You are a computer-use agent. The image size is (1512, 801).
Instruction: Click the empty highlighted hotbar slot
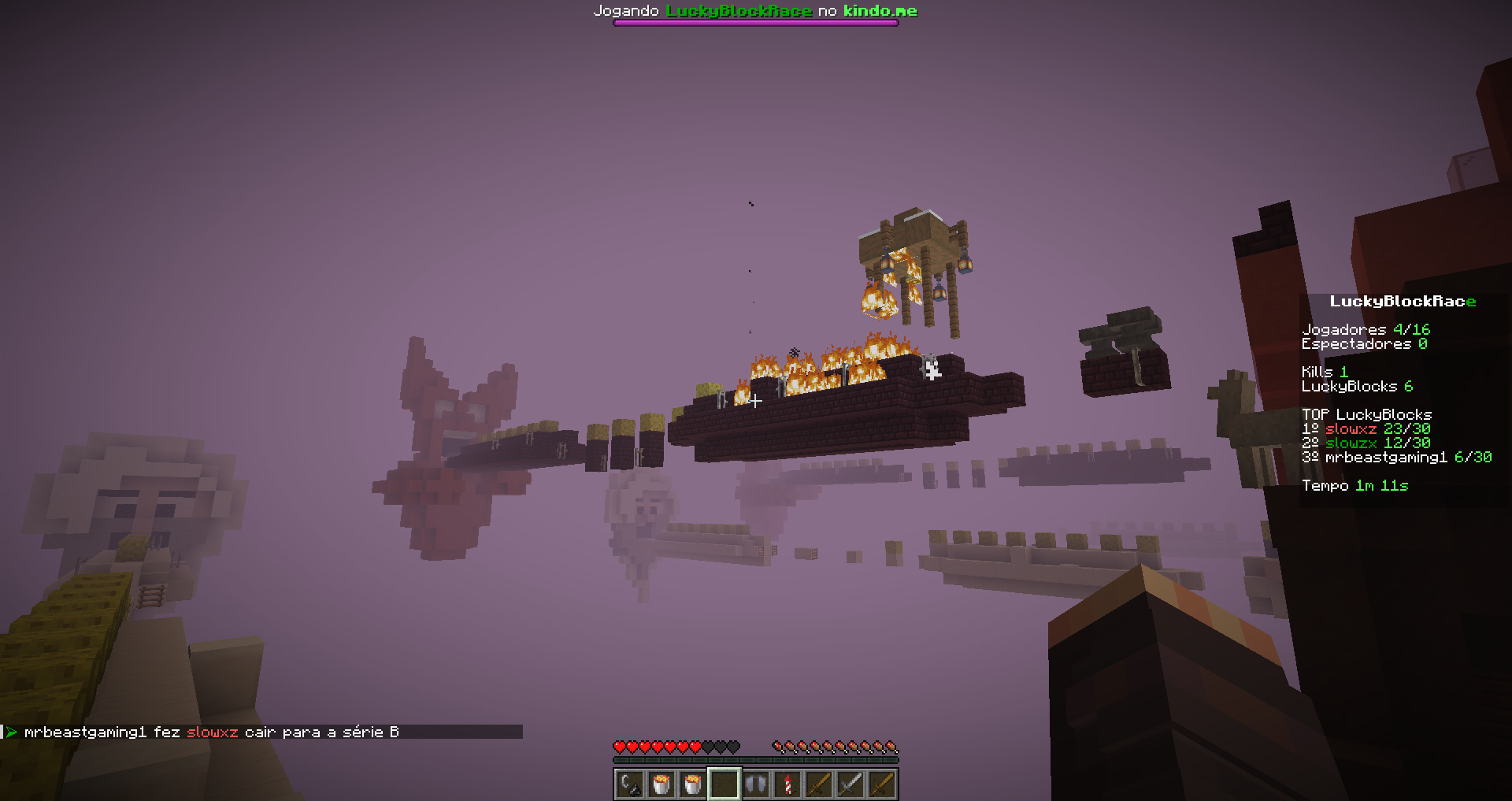724,784
